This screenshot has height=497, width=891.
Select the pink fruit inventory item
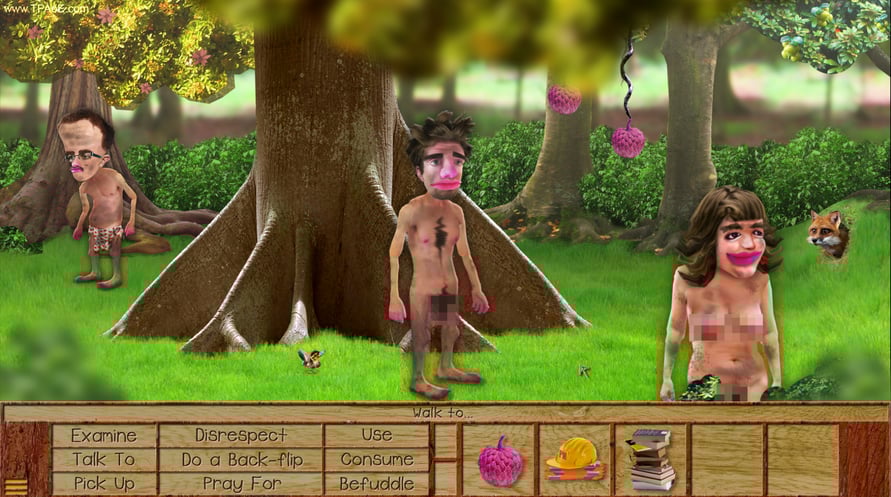tap(499, 461)
